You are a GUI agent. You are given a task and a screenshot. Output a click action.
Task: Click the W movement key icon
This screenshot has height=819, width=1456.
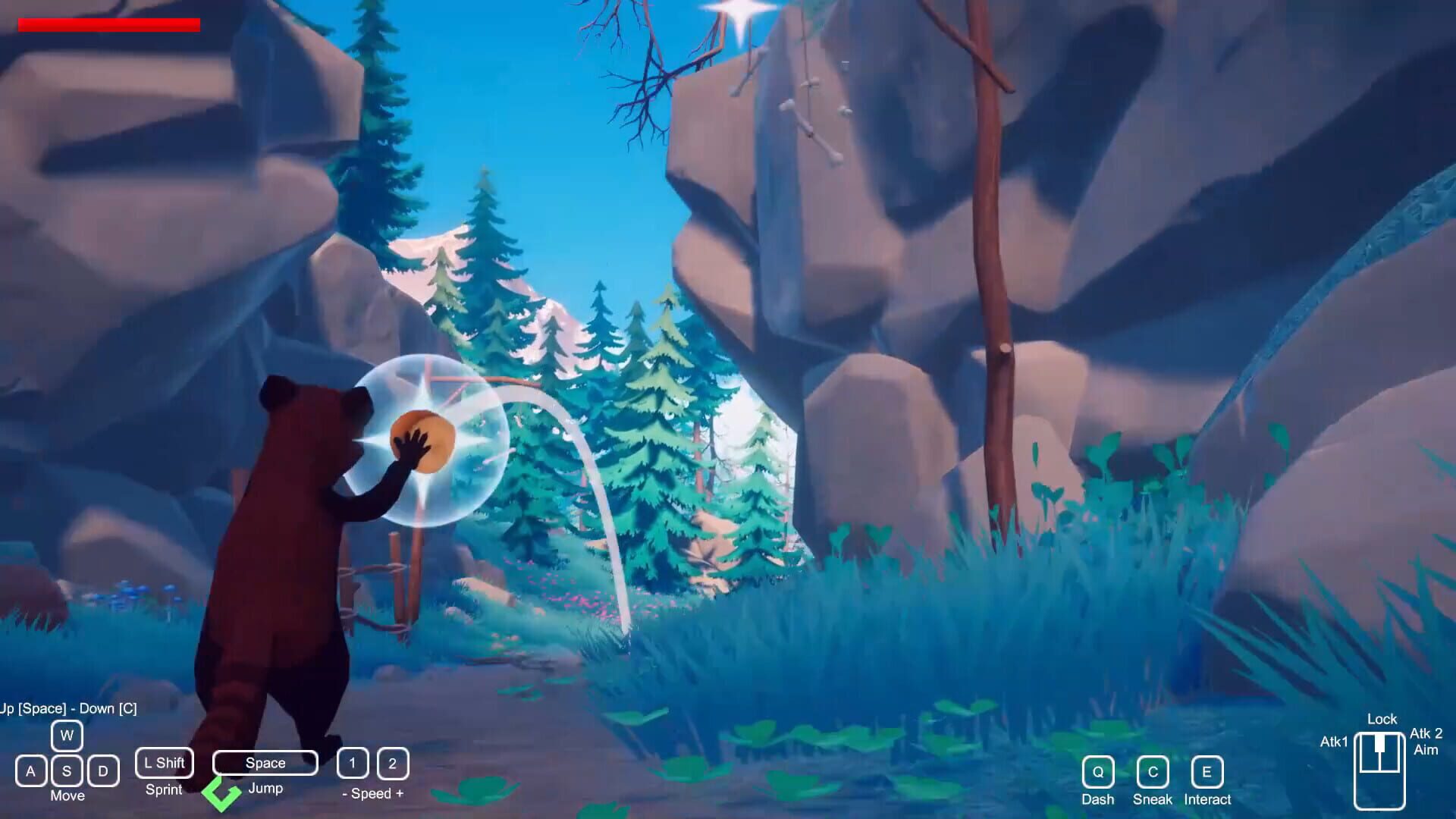67,735
